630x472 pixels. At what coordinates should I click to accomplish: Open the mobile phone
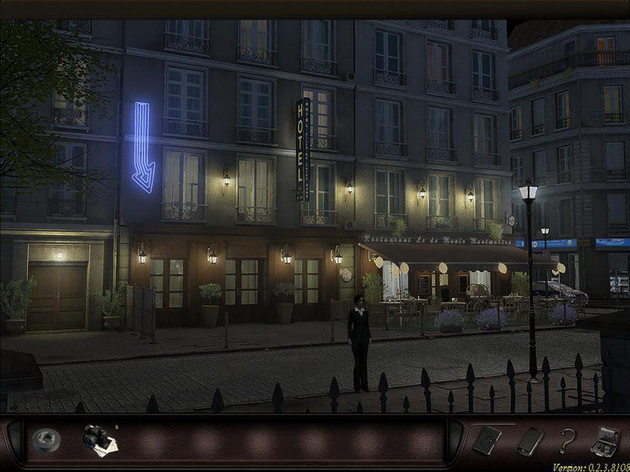pyautogui.click(x=529, y=440)
